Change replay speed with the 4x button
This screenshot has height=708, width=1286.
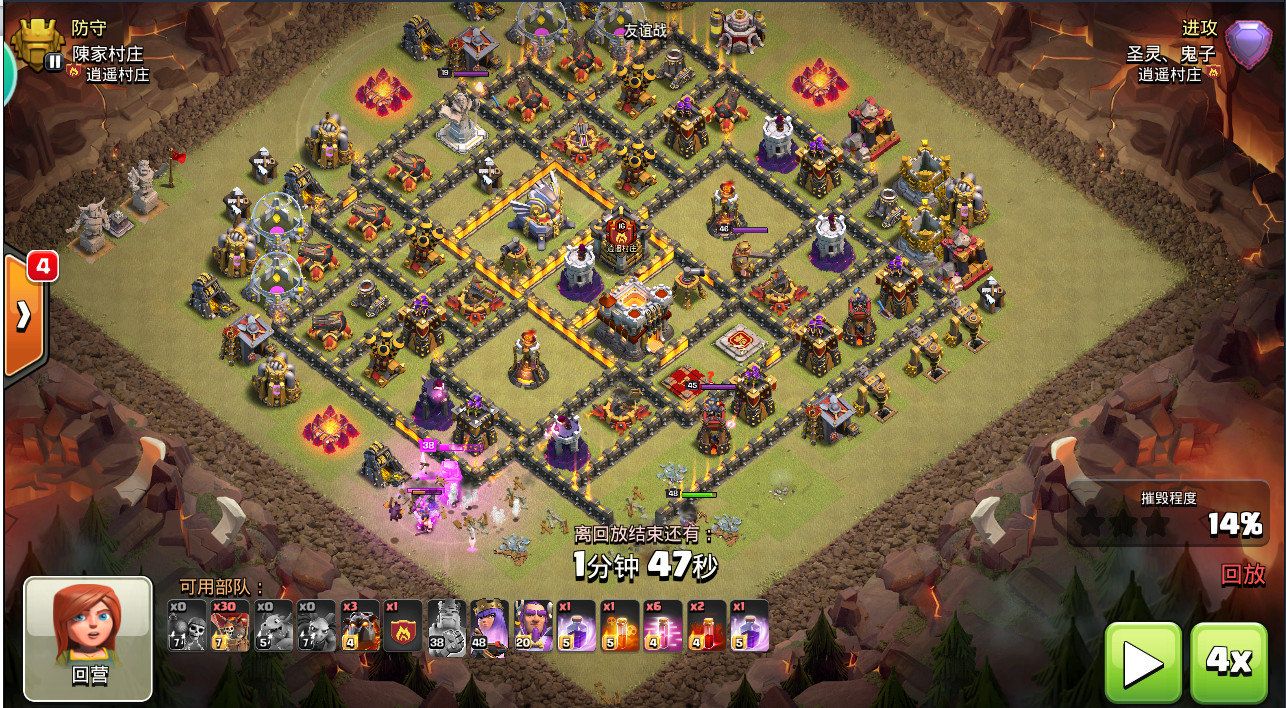[1228, 662]
